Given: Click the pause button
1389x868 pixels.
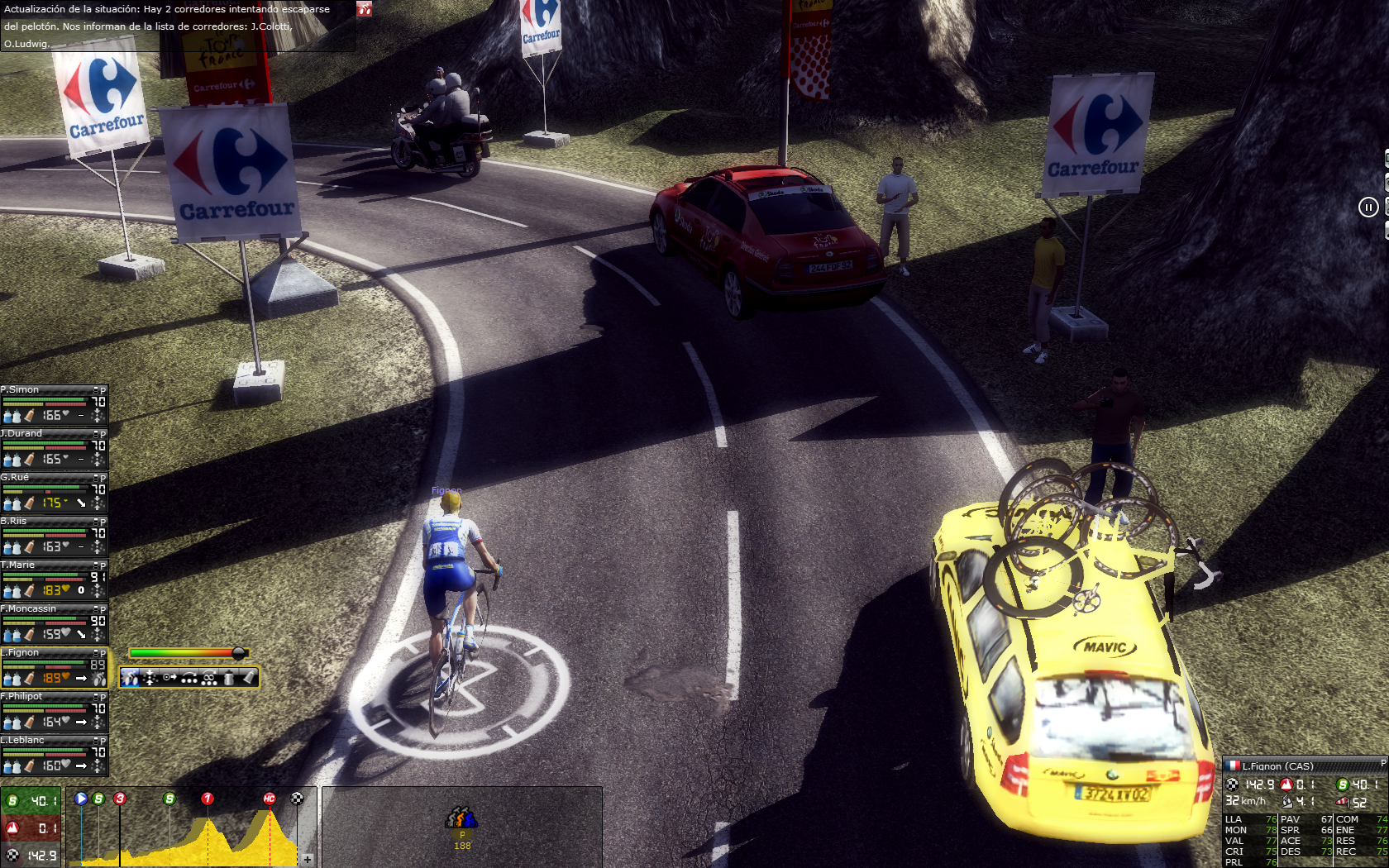Looking at the screenshot, I should tap(1368, 207).
